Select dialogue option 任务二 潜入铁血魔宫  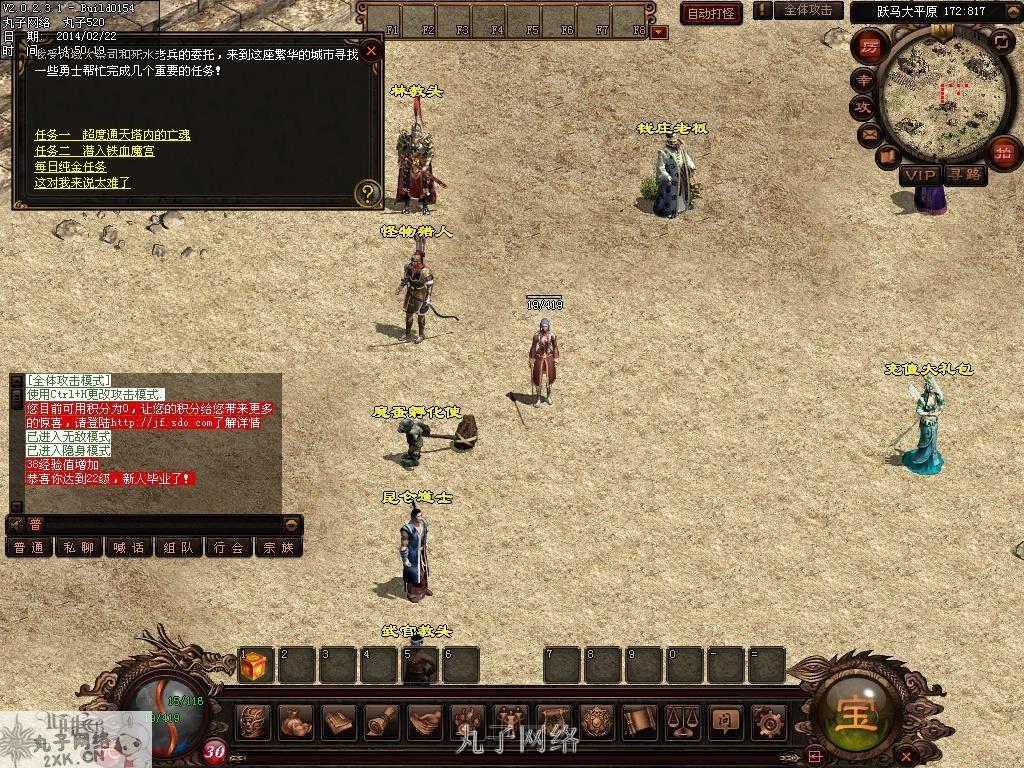pyautogui.click(x=94, y=151)
